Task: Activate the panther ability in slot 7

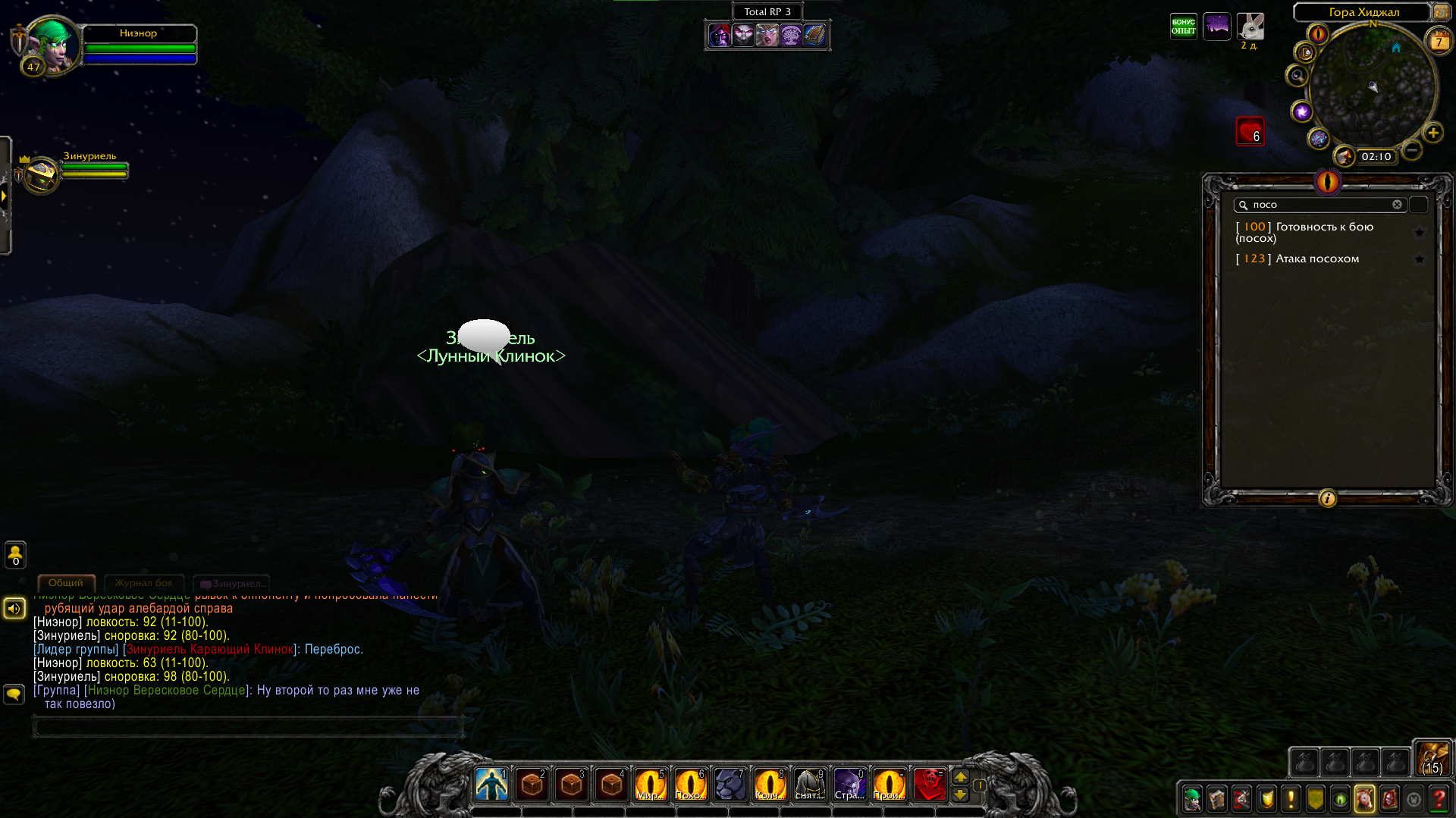Action: (730, 785)
